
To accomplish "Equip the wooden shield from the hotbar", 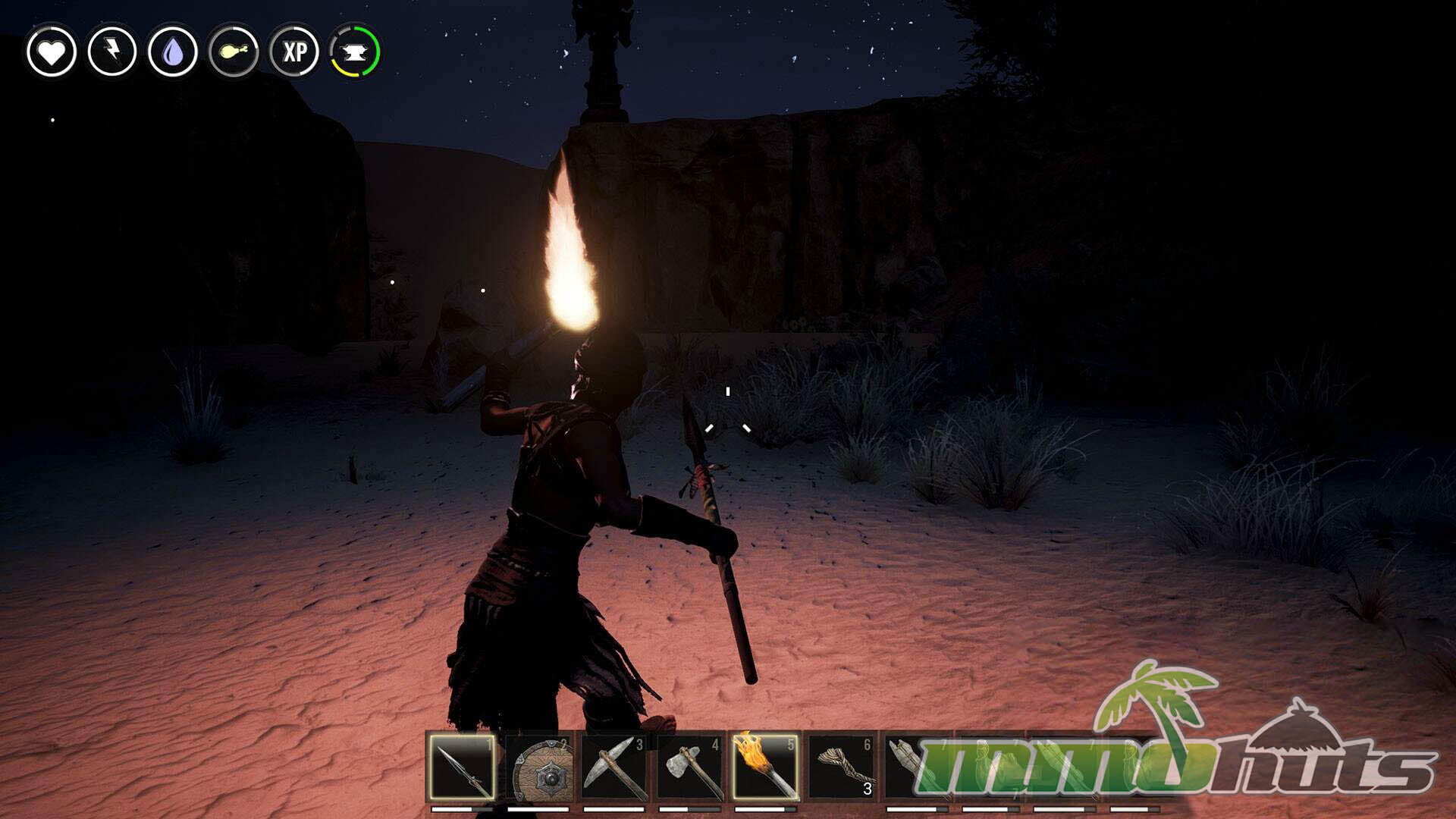I will point(538,766).
